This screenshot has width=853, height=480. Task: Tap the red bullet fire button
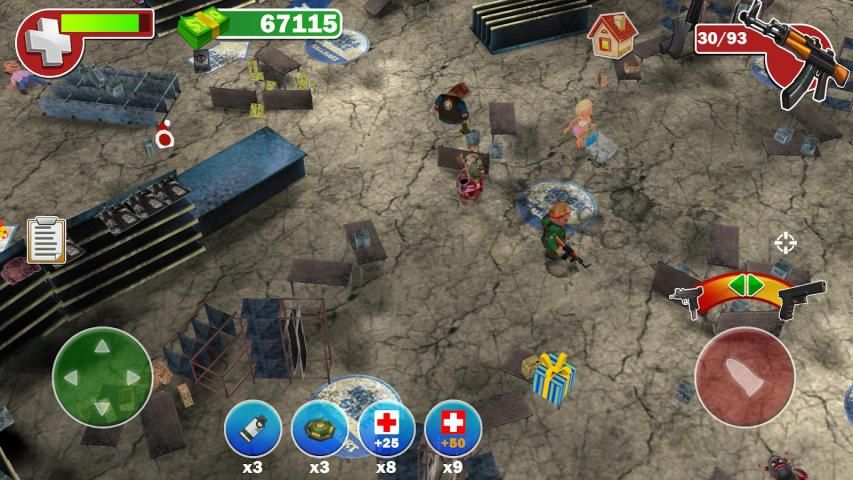[743, 378]
